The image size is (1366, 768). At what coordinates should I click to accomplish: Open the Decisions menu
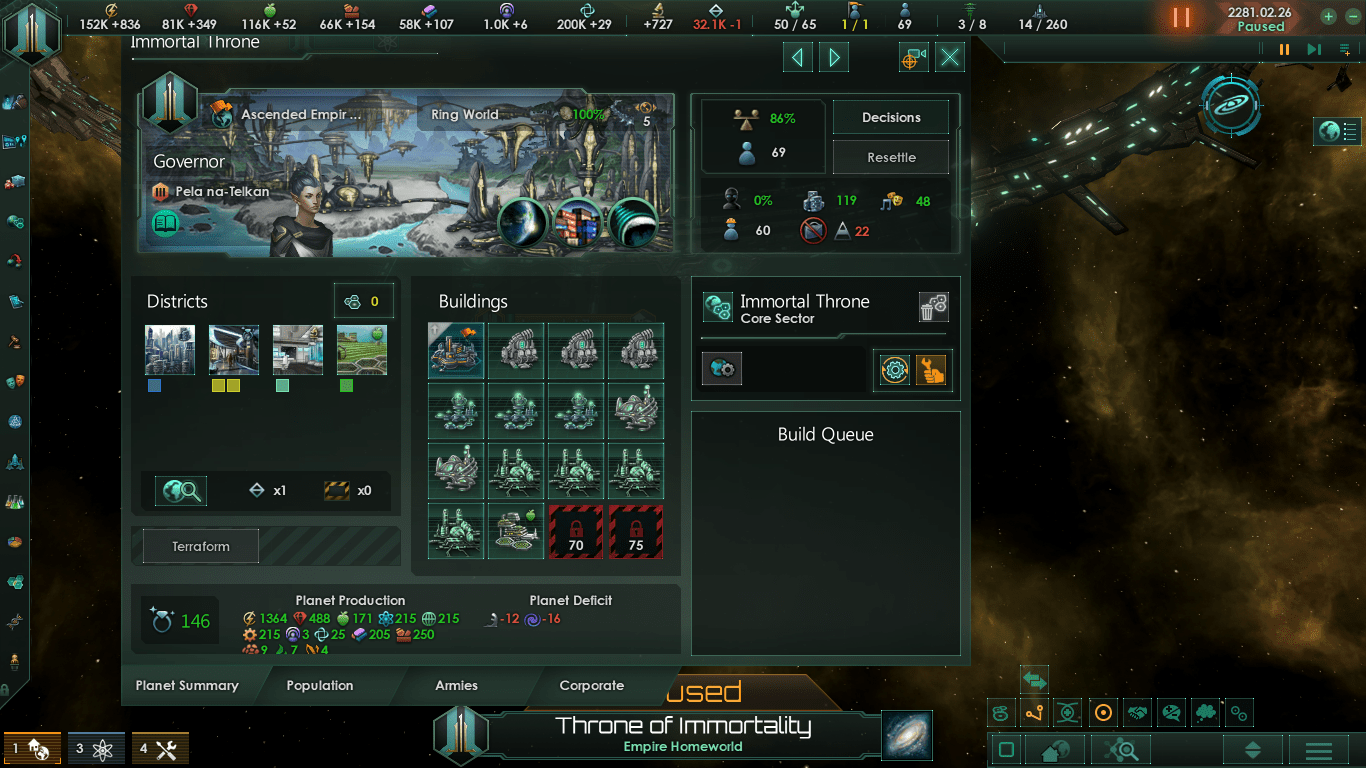click(x=891, y=118)
